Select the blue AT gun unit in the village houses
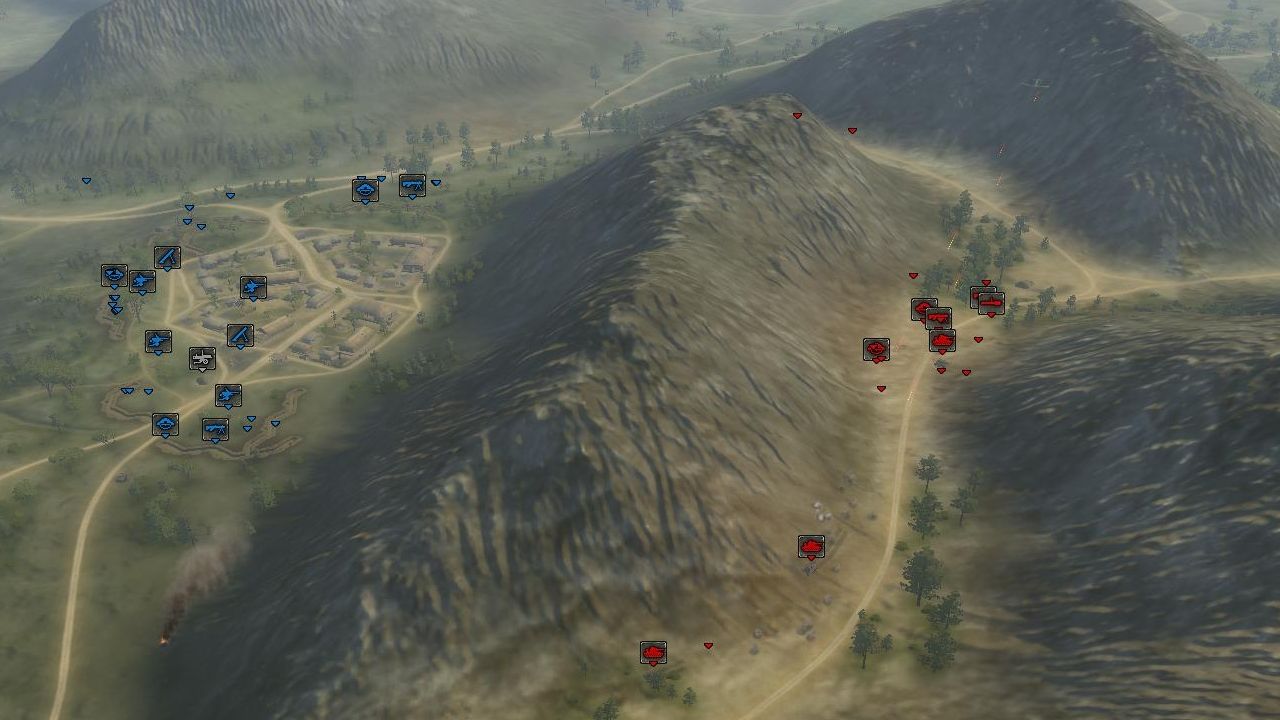1280x720 pixels. pos(239,335)
